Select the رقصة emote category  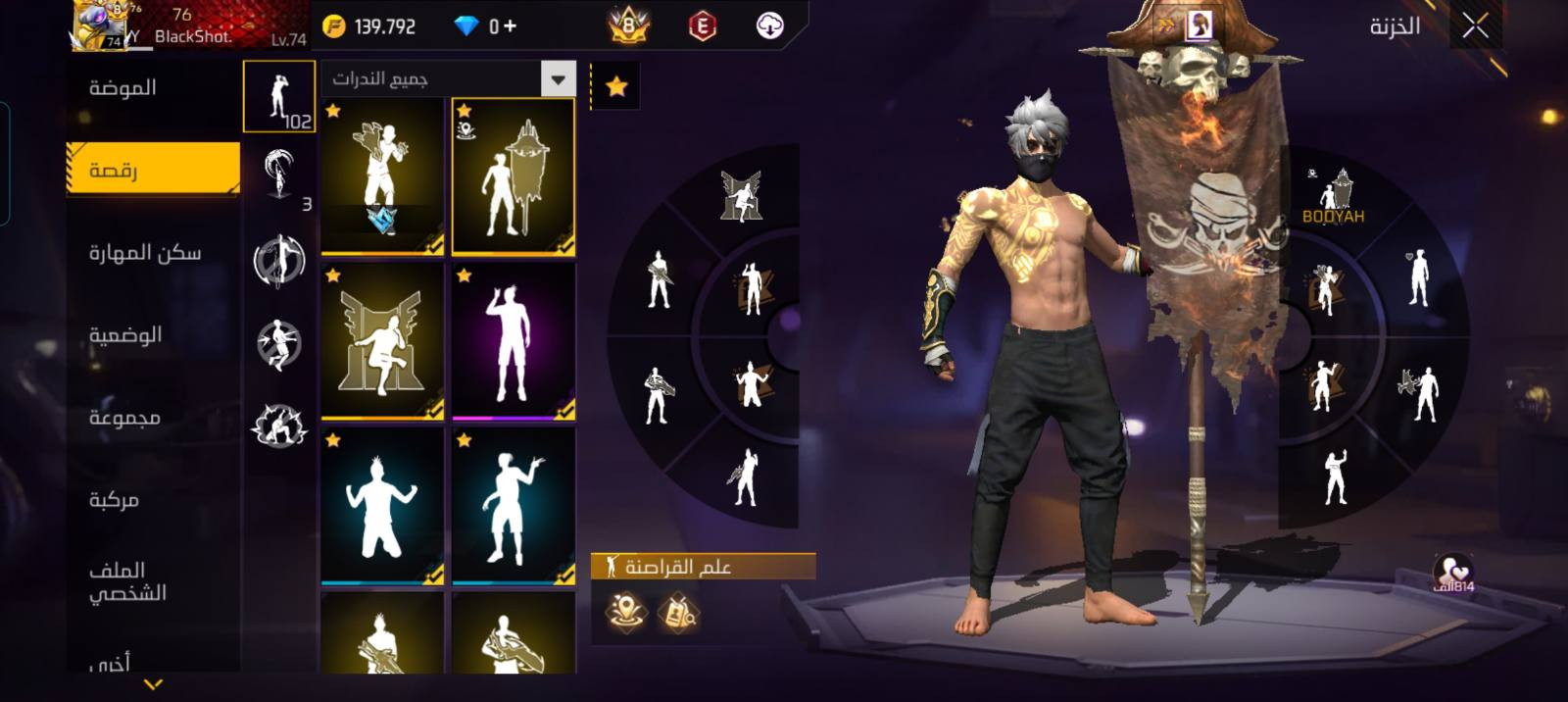tap(153, 171)
